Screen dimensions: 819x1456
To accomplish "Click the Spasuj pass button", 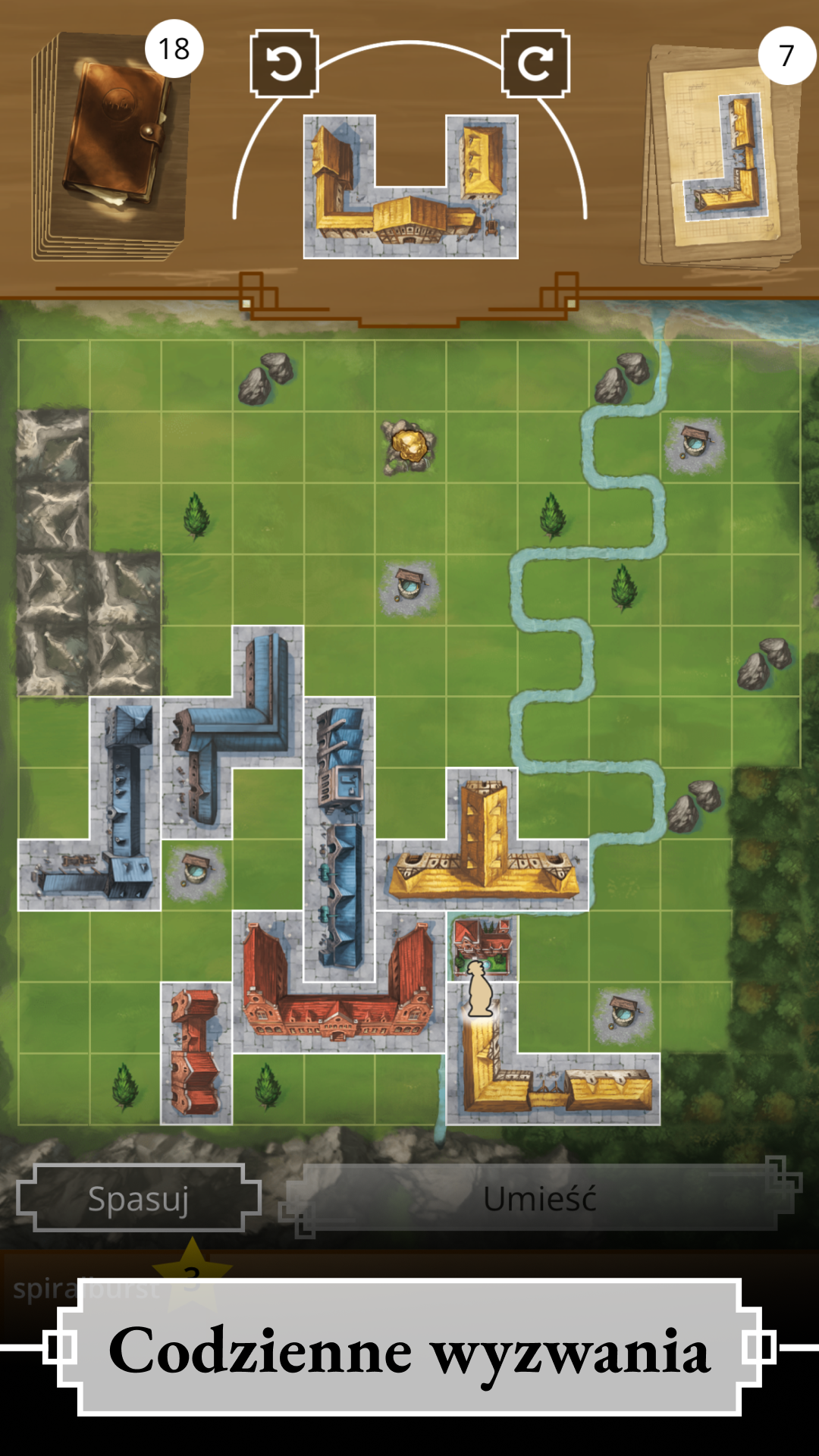I will [139, 1199].
